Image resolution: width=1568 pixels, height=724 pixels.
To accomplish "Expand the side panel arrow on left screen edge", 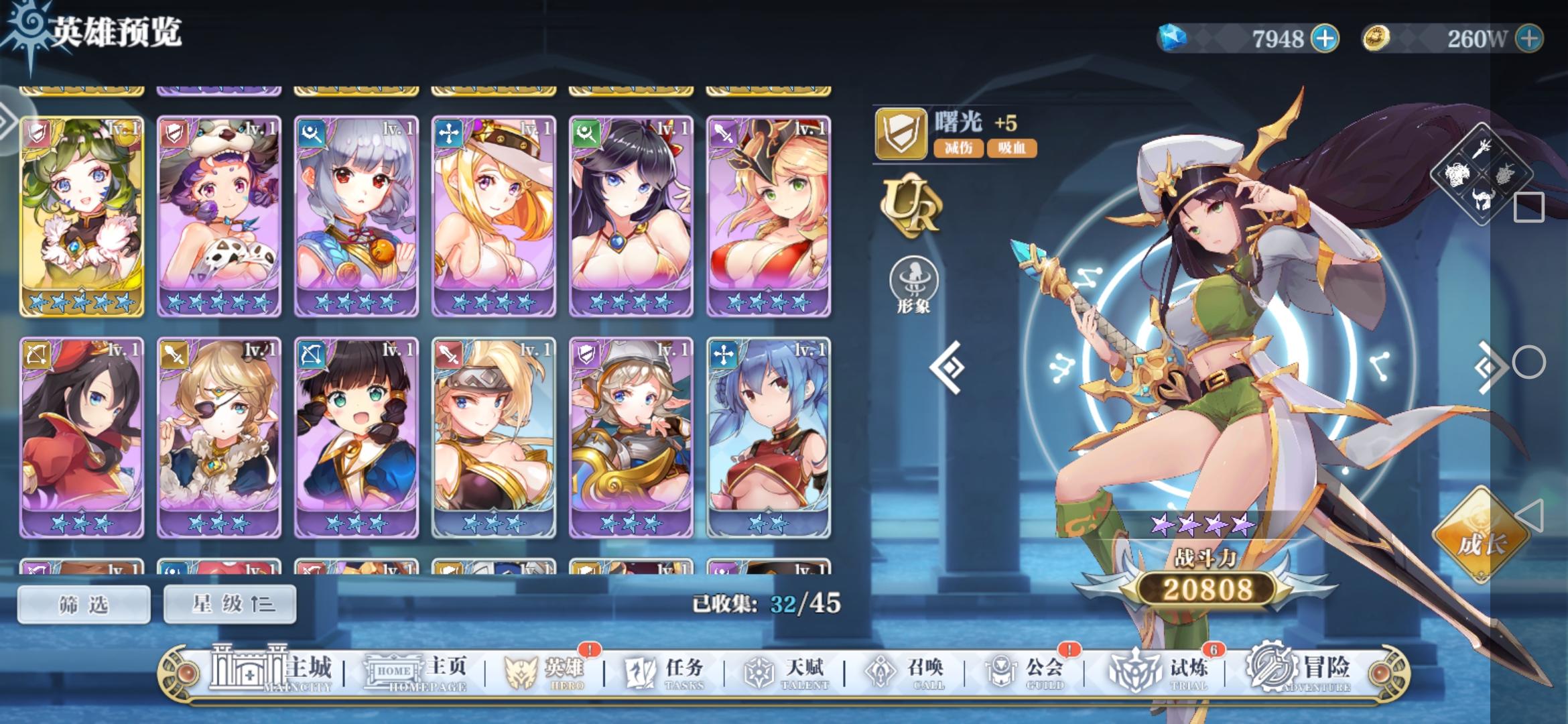I will point(7,121).
